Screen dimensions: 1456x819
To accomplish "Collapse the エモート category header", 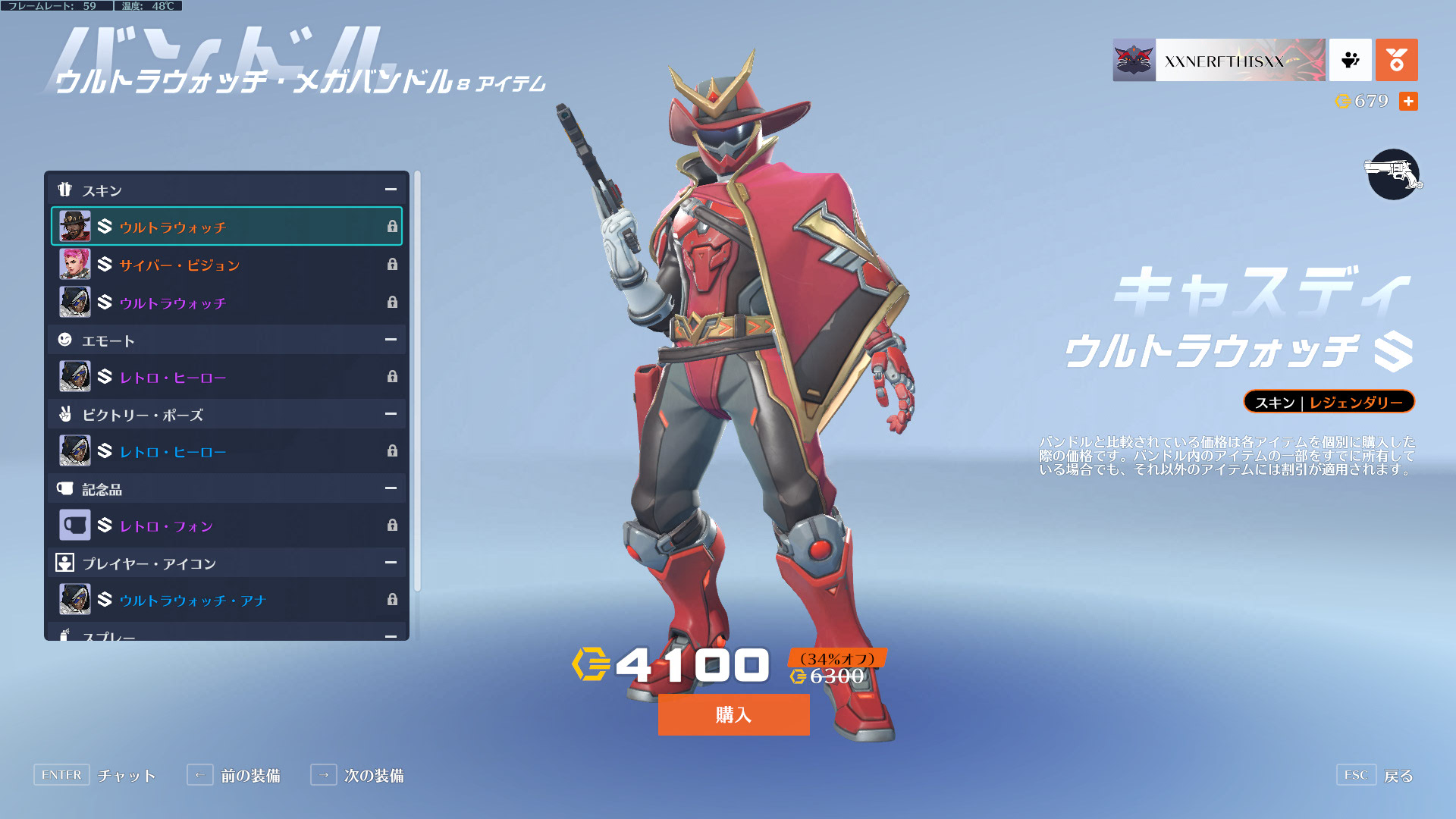I will (391, 340).
